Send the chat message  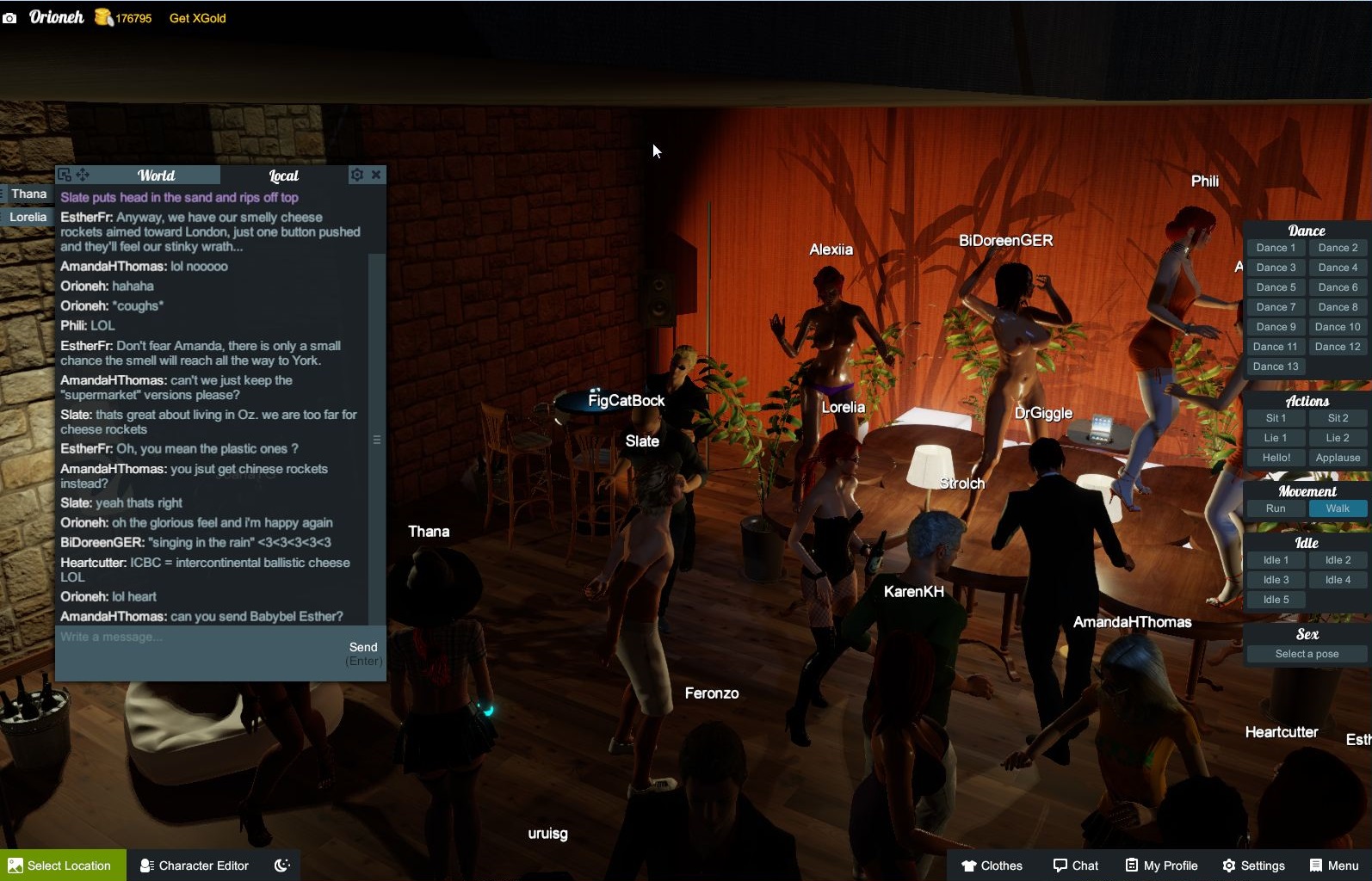tap(363, 647)
